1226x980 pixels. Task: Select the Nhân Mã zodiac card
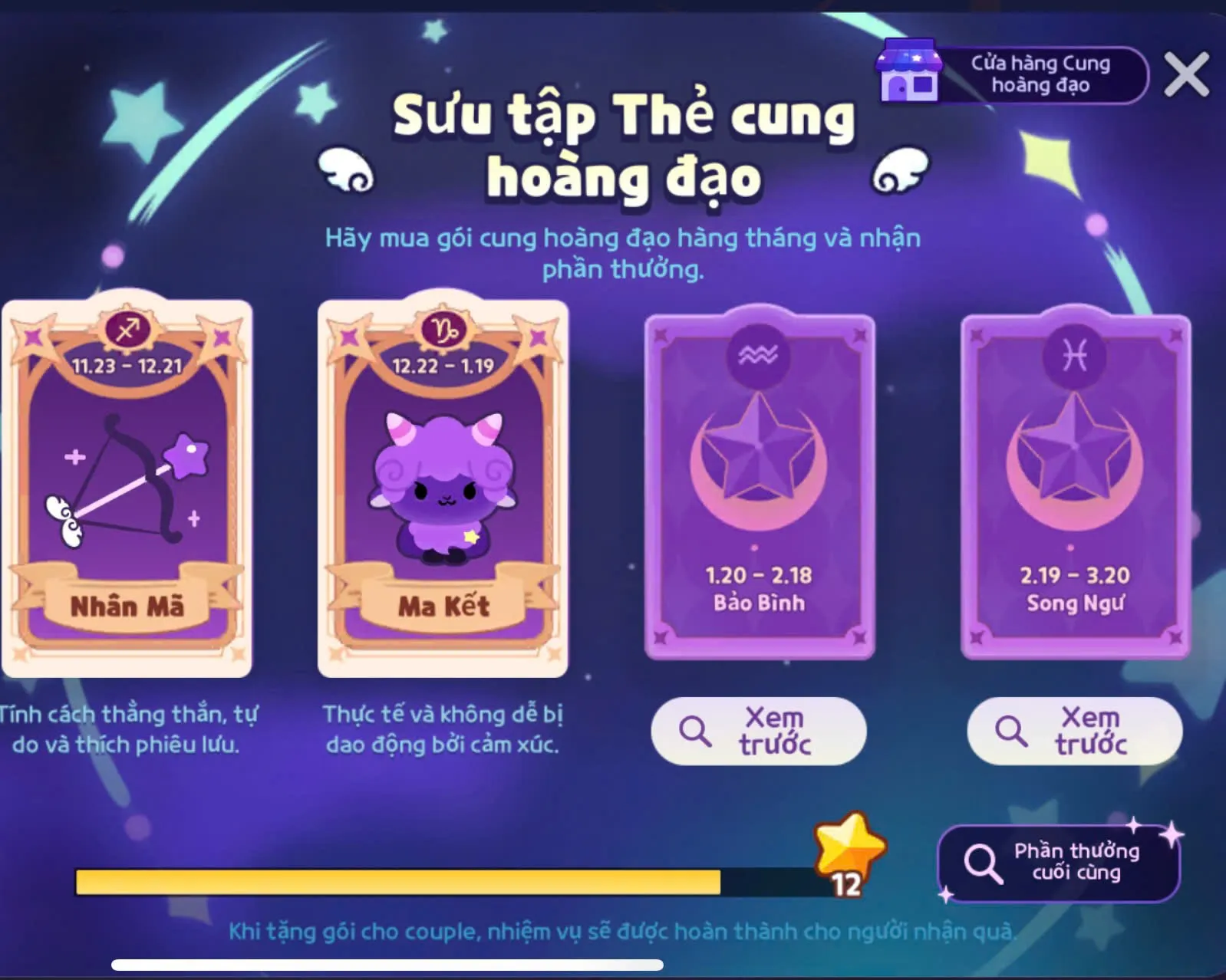pyautogui.click(x=127, y=487)
